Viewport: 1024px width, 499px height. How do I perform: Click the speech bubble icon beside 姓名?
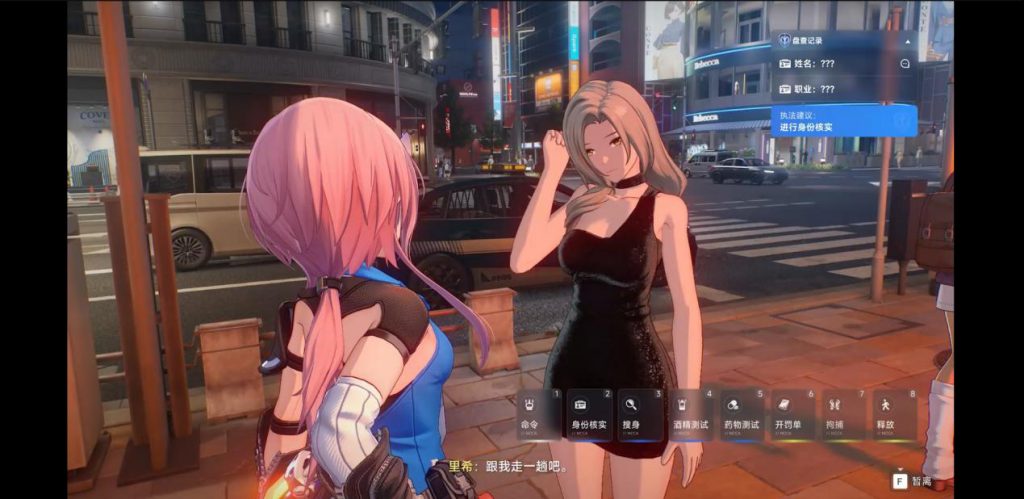904,64
